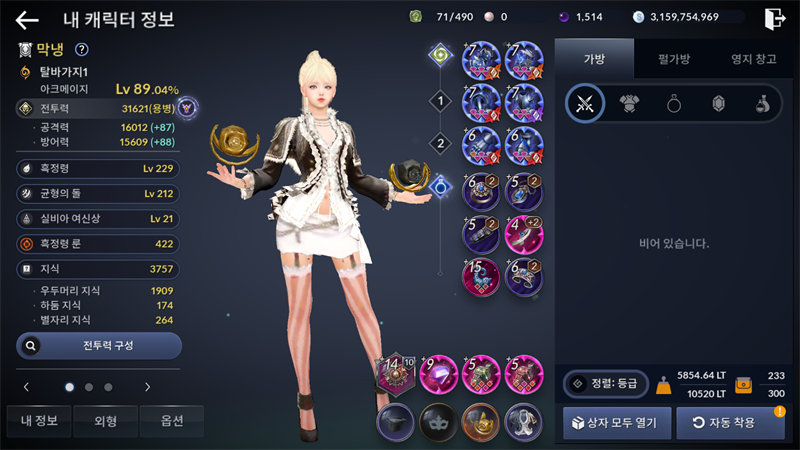Filter bag by armor category icon

pyautogui.click(x=630, y=103)
